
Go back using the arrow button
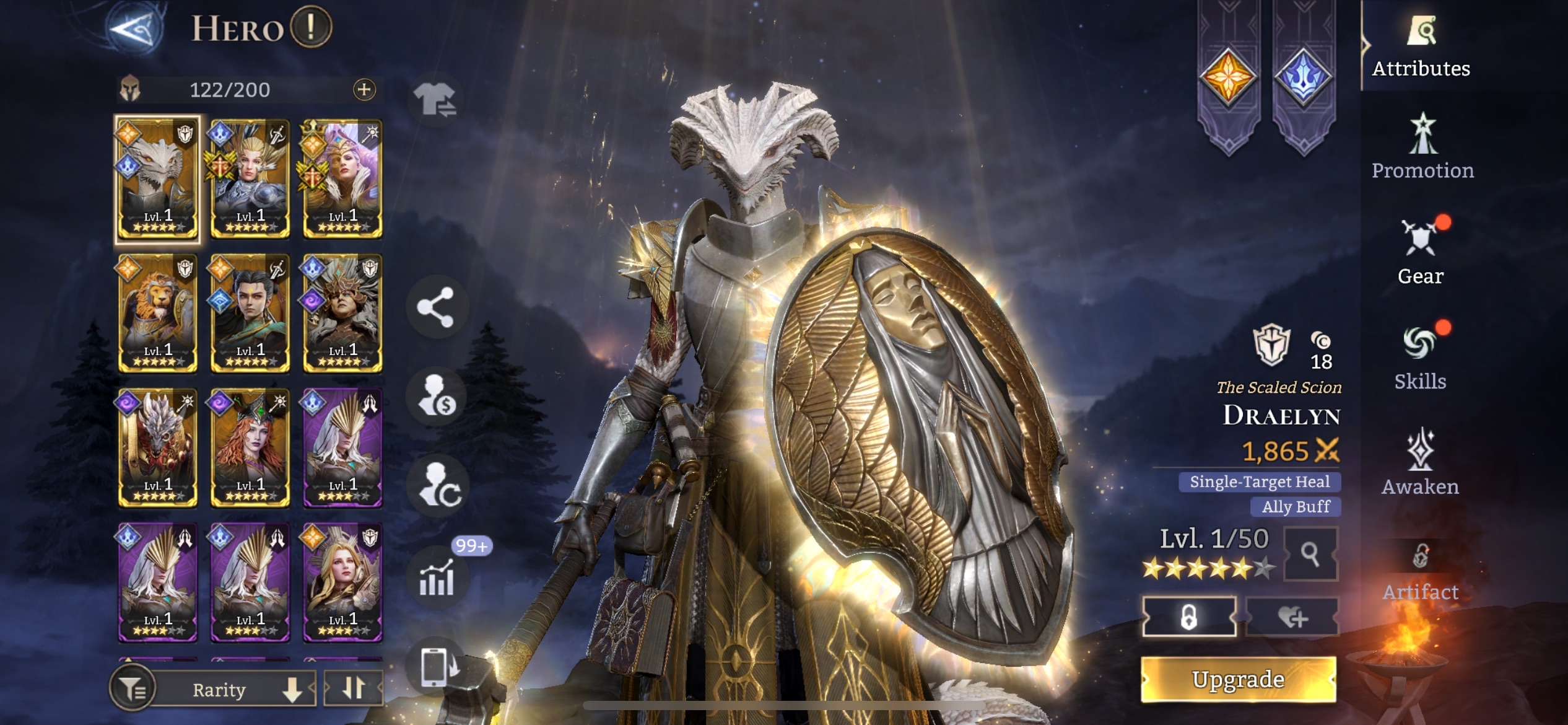click(x=134, y=28)
